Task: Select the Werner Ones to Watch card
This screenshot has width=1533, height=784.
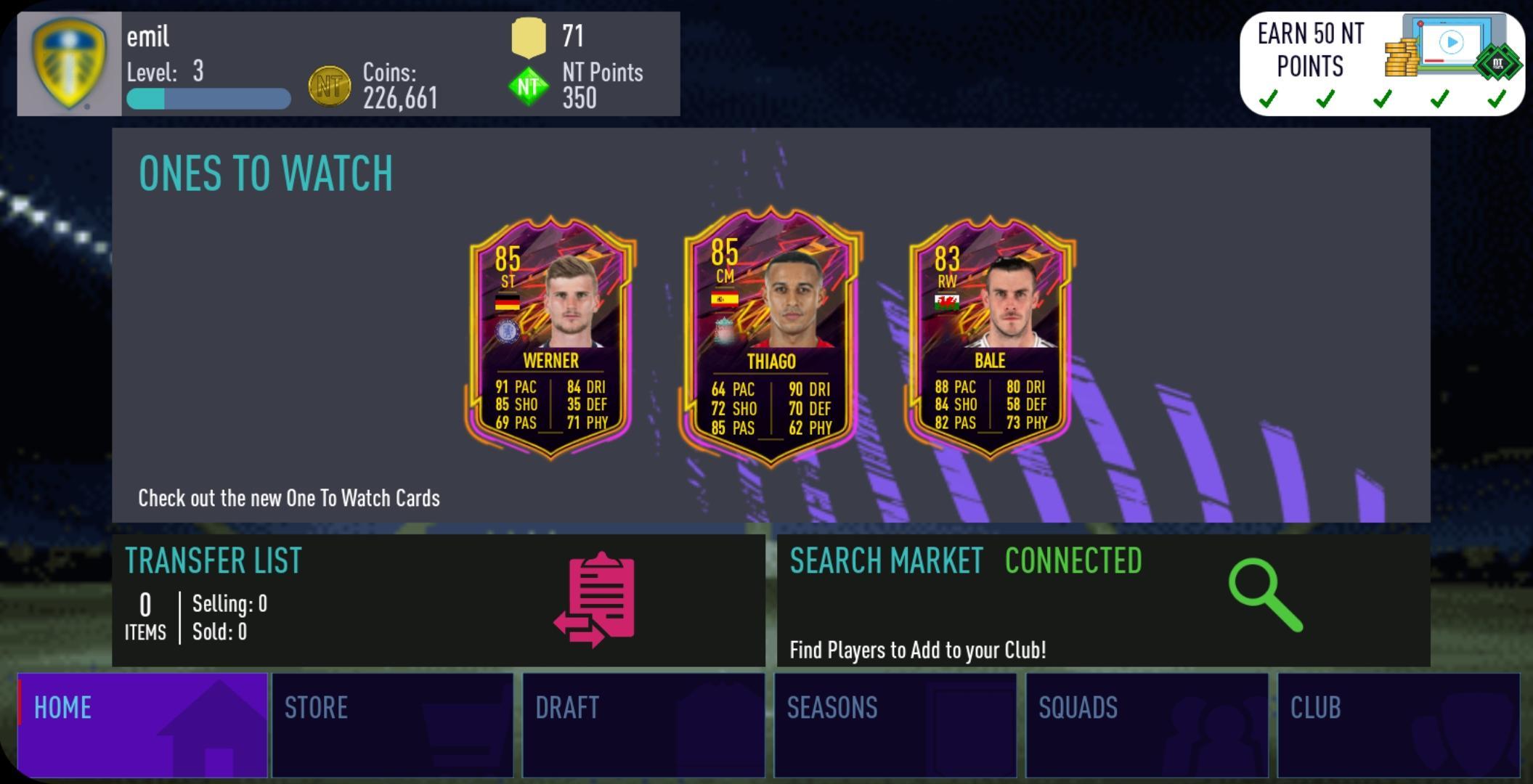Action: (x=550, y=337)
